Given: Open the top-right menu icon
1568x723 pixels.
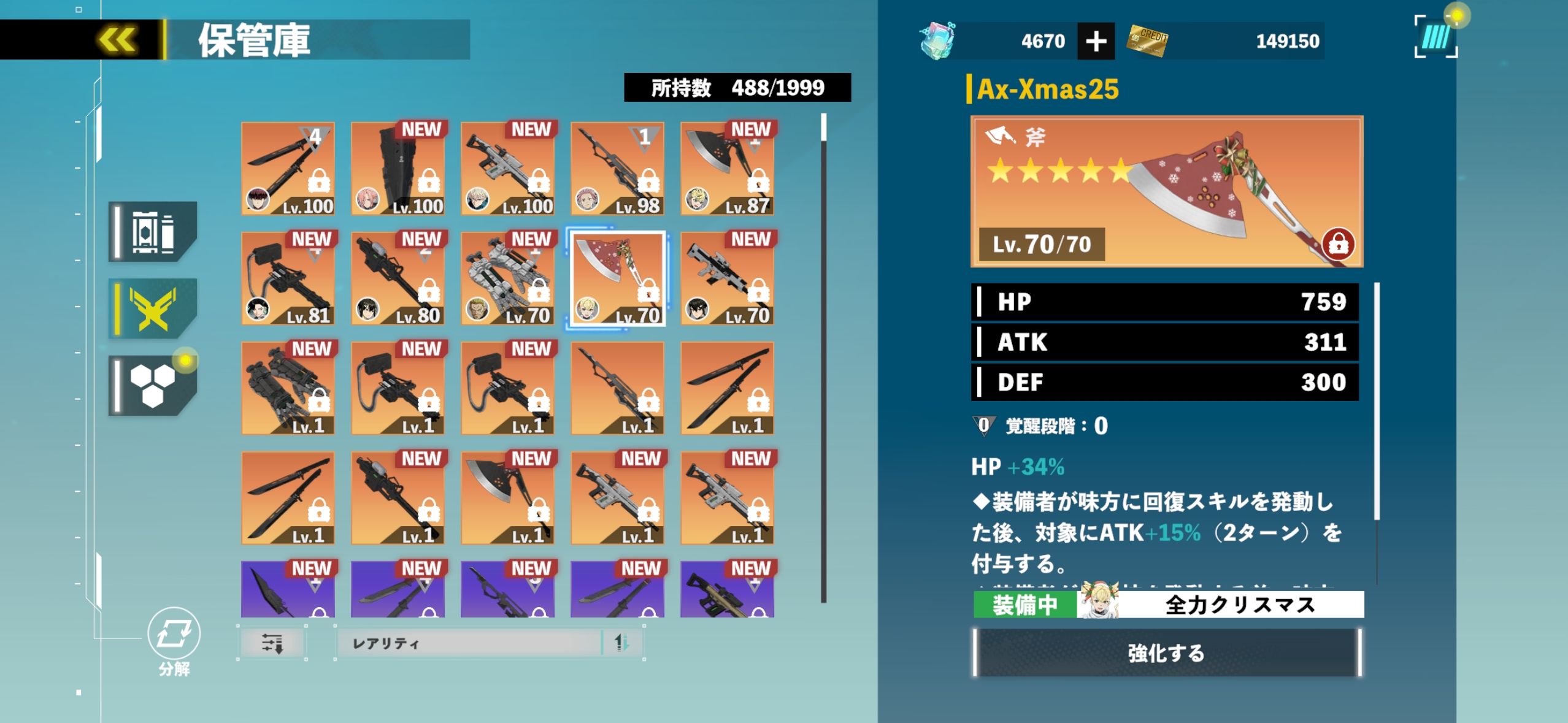Looking at the screenshot, I should pos(1435,37).
